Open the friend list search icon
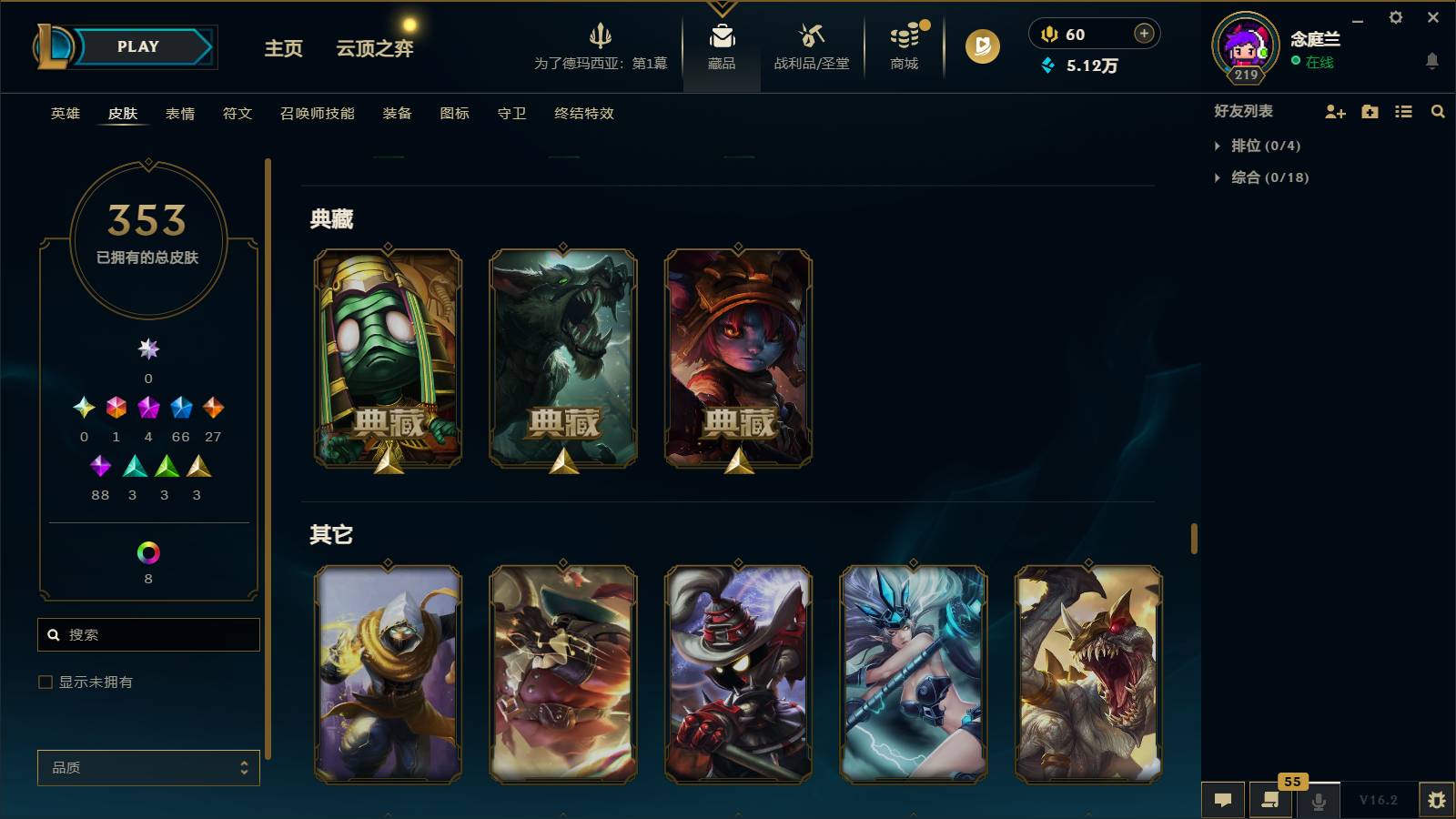Screen dimensions: 1456x819 pos(1438,112)
